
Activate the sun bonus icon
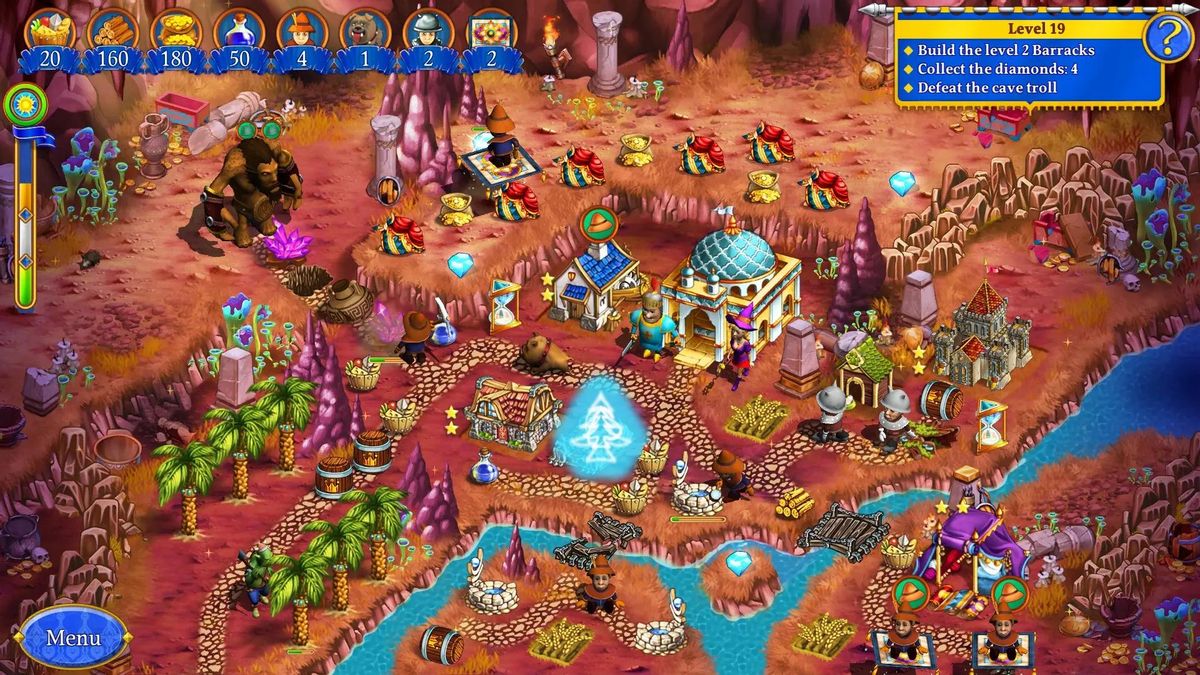pos(20,103)
